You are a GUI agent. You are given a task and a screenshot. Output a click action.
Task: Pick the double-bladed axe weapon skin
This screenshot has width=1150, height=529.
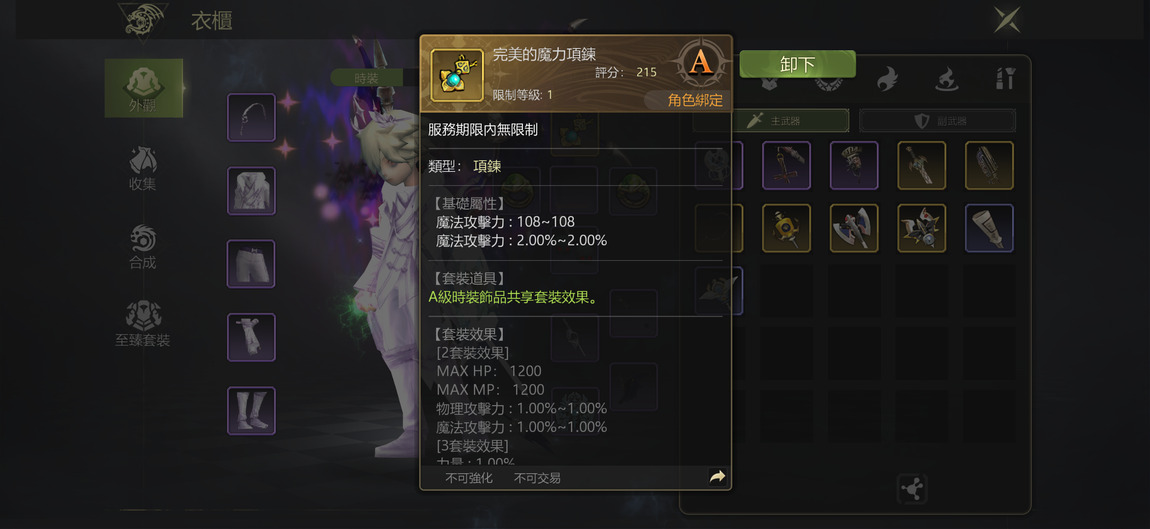[854, 228]
